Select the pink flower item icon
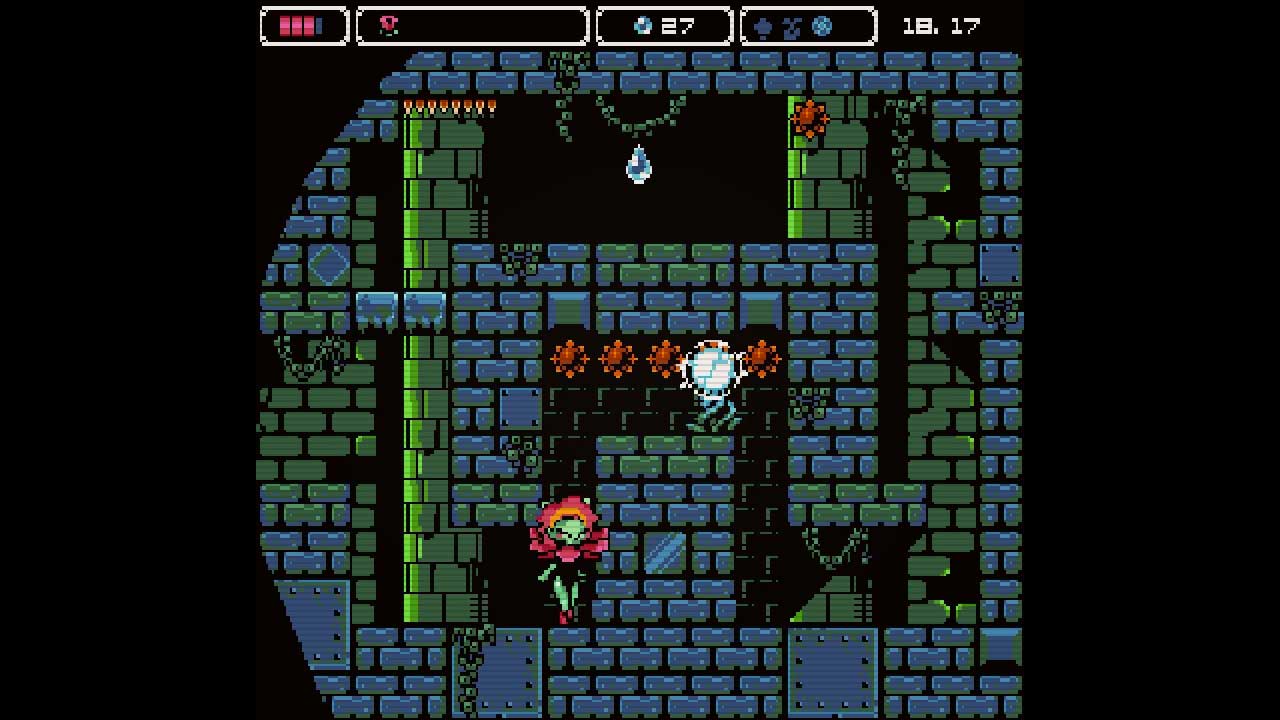The width and height of the screenshot is (1280, 720). coord(389,26)
